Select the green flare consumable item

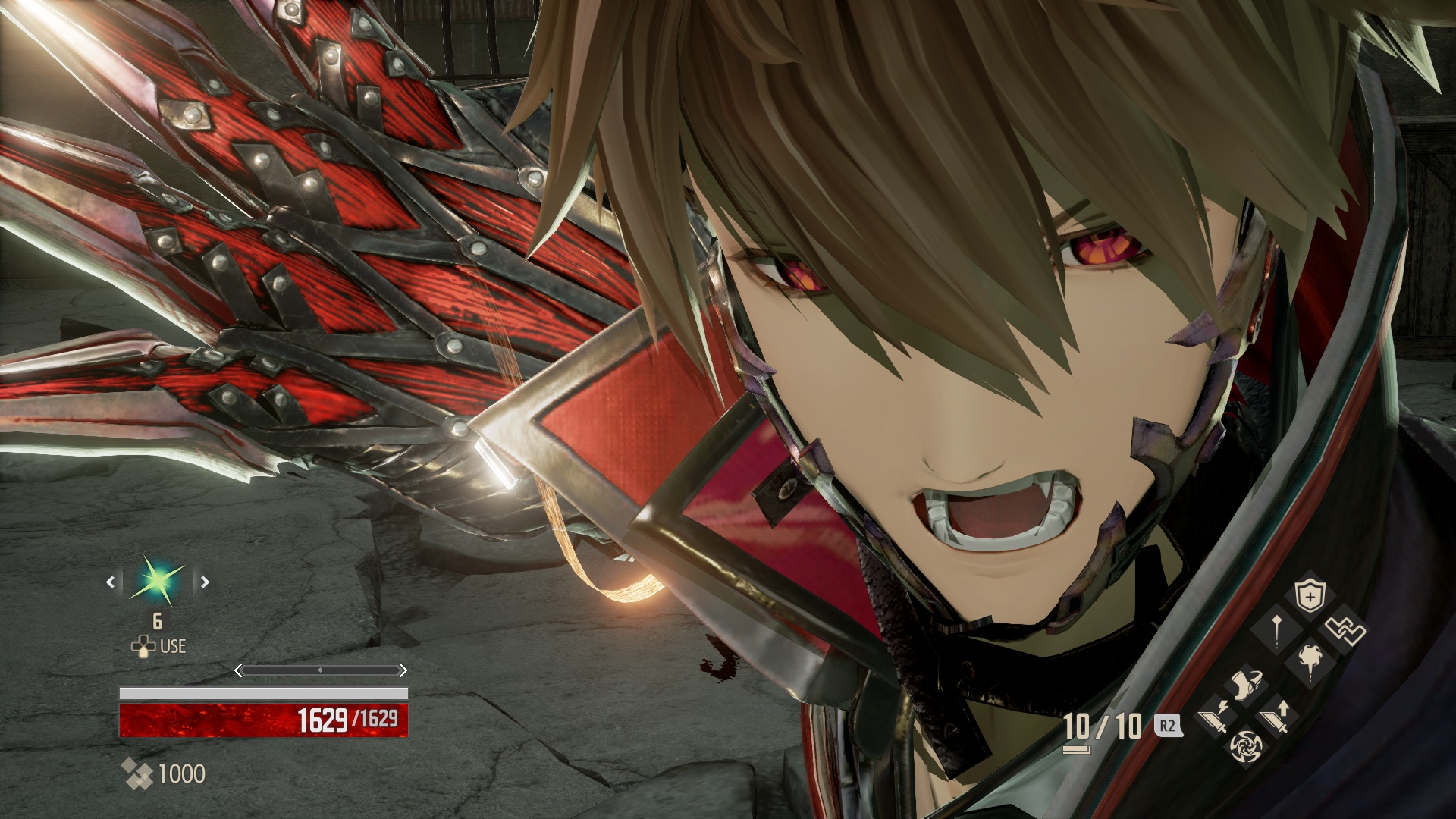tap(156, 582)
